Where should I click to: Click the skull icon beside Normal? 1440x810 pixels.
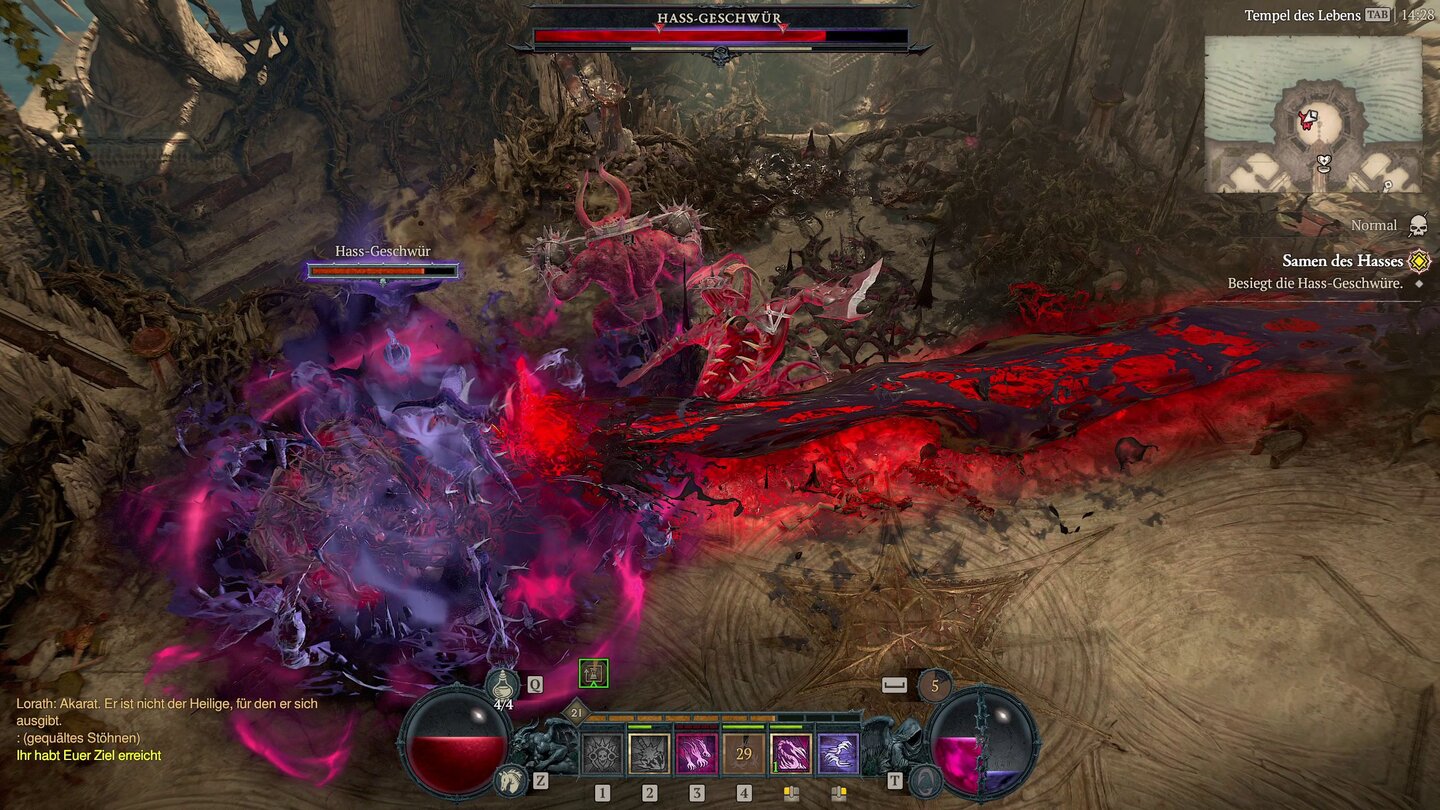click(1419, 225)
